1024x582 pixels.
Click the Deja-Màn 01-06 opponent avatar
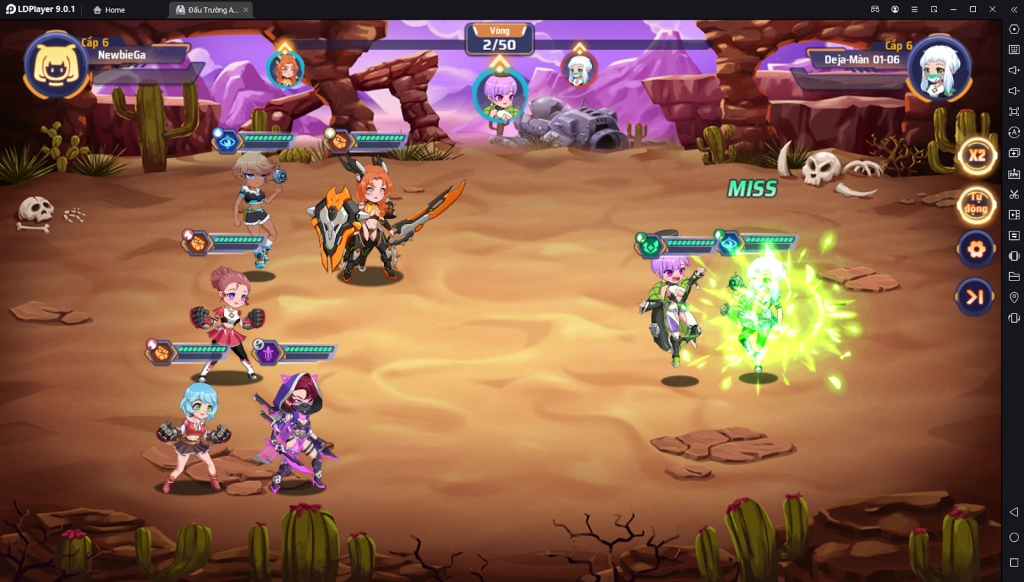pyautogui.click(x=938, y=67)
